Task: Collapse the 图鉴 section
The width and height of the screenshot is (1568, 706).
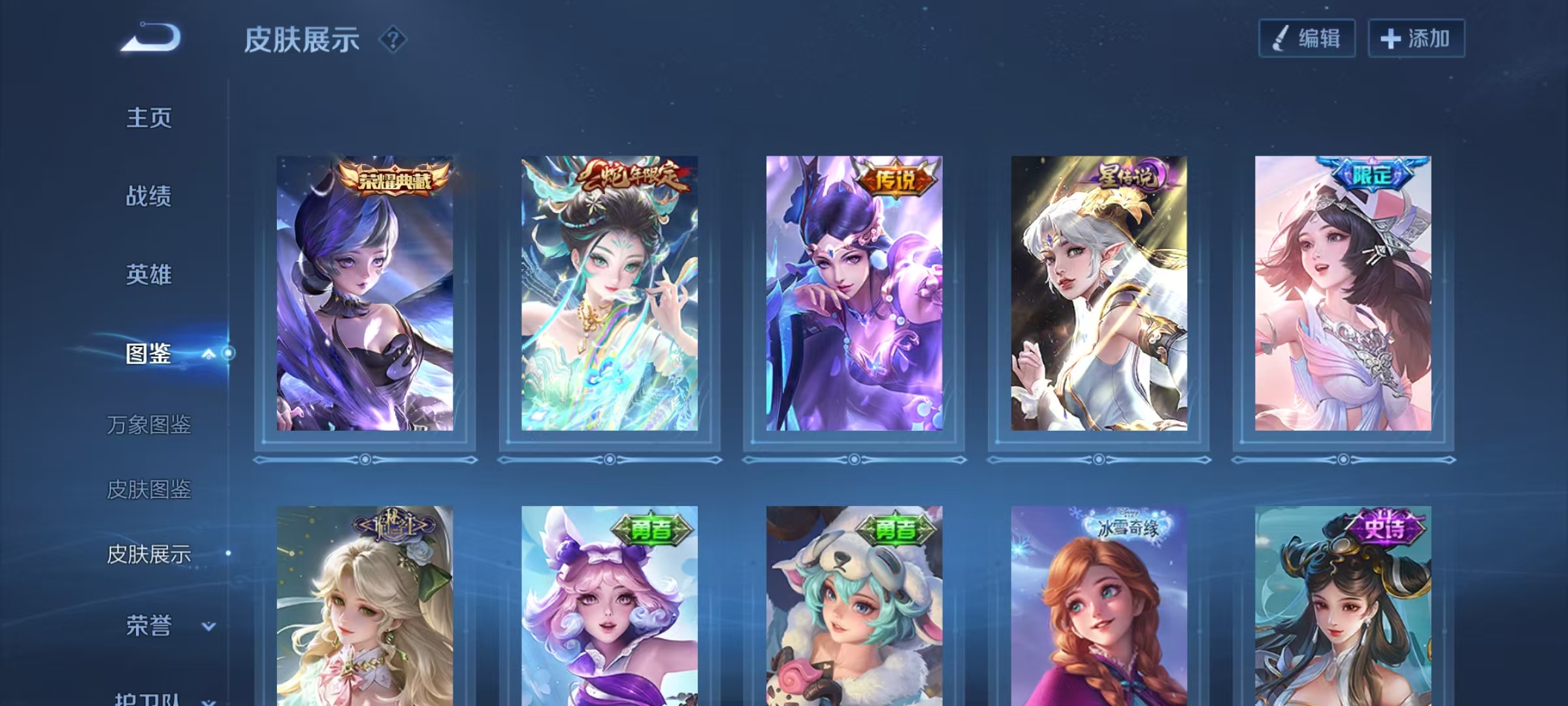Action: pos(208,354)
